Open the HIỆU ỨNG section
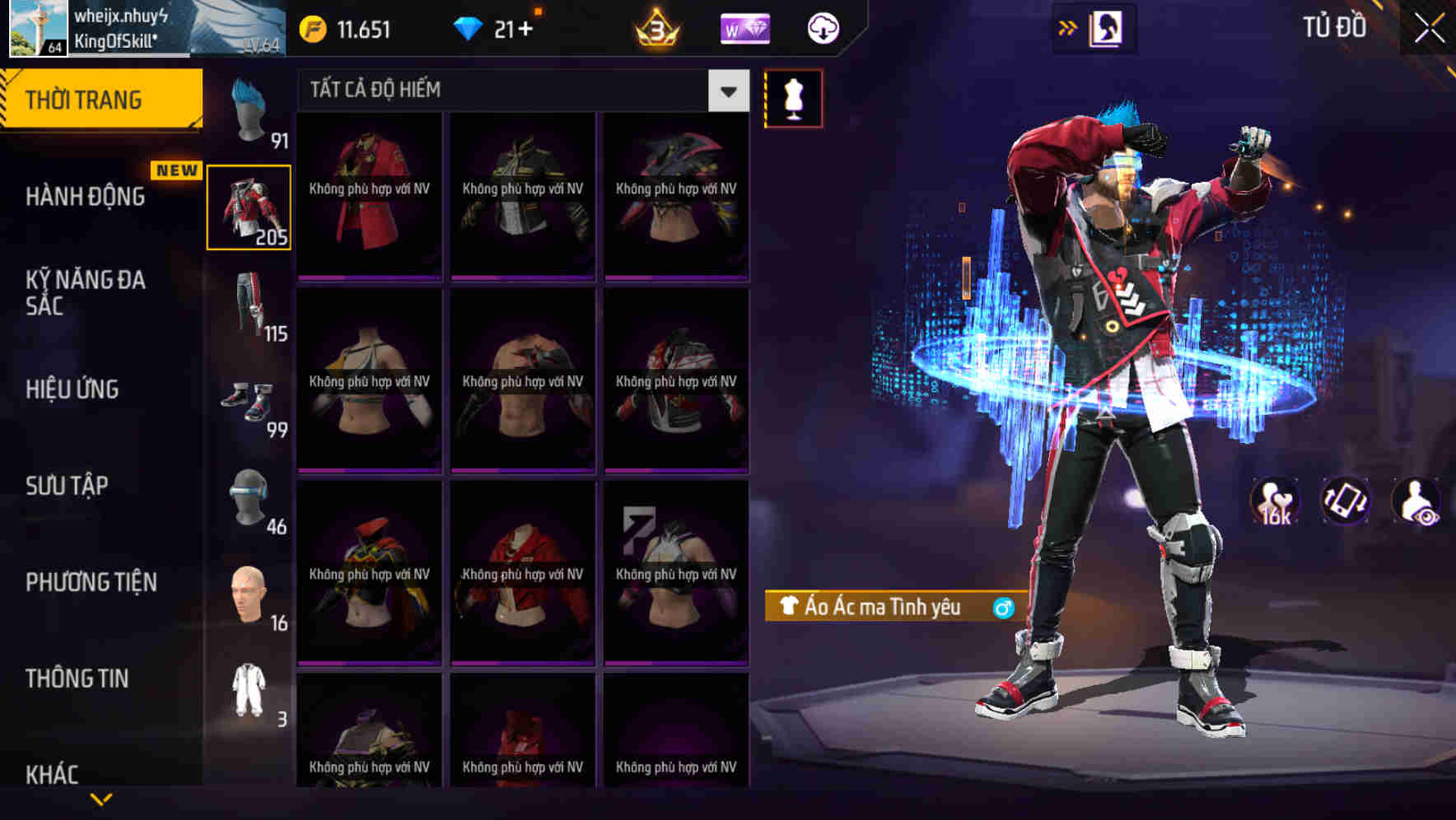The height and width of the screenshot is (820, 1456). click(71, 389)
